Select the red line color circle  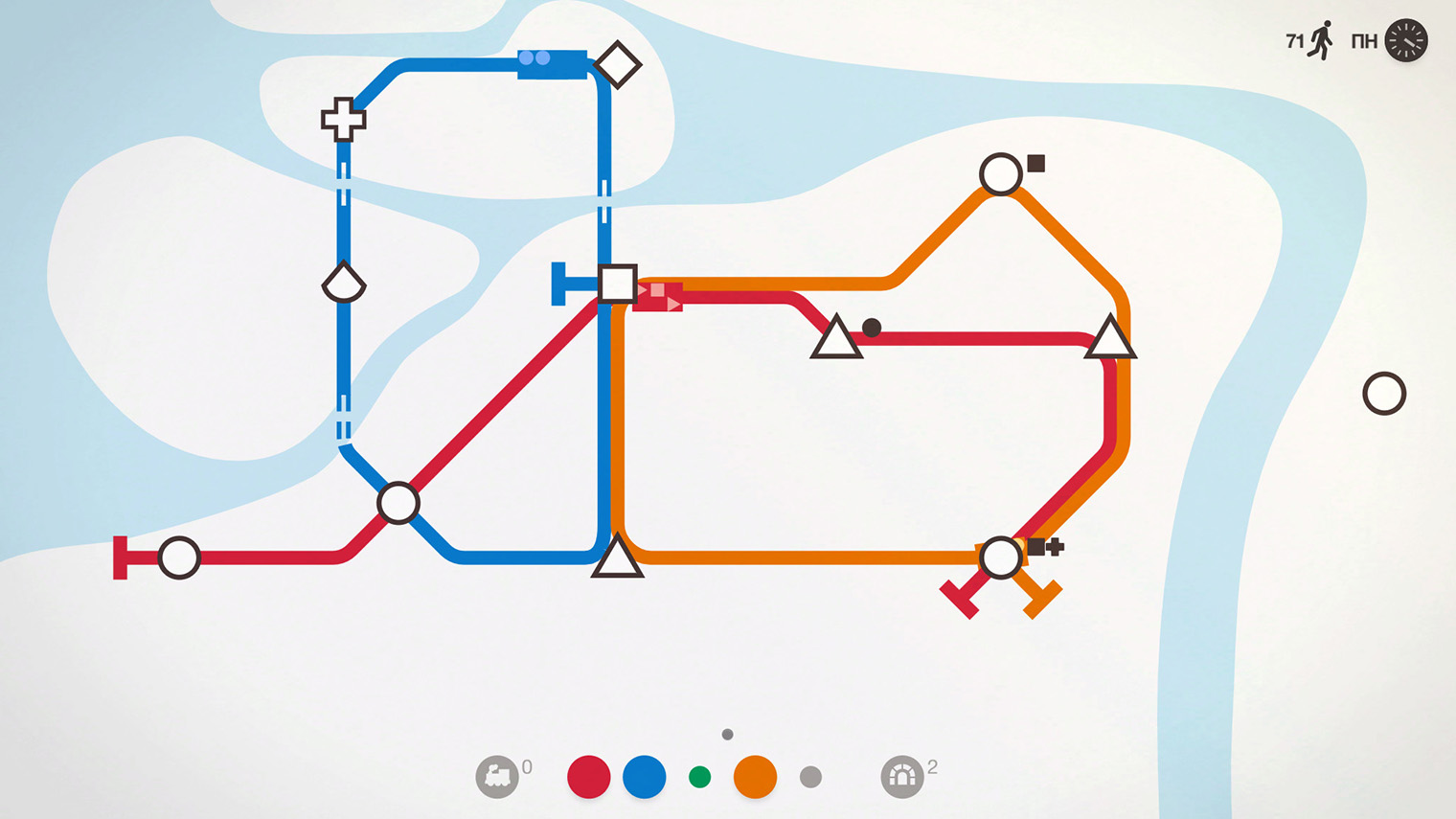coord(588,777)
